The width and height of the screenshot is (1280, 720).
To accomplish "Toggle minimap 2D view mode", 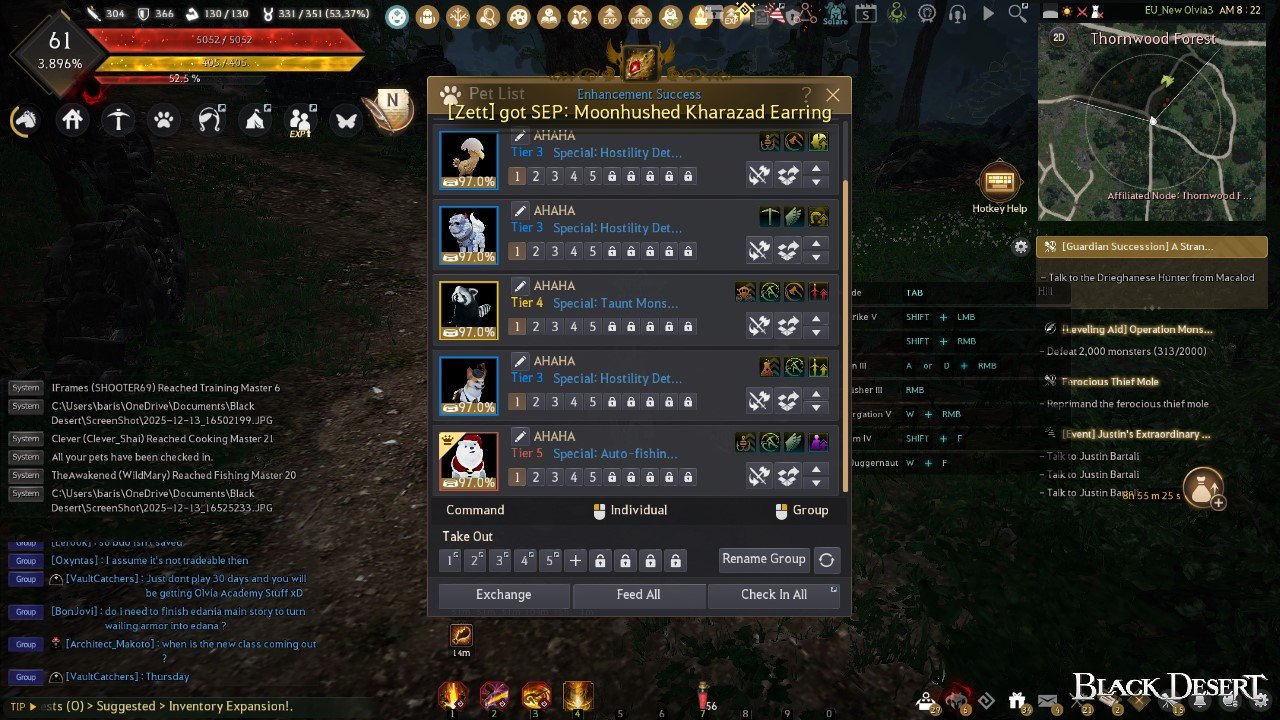I will tap(1060, 38).
